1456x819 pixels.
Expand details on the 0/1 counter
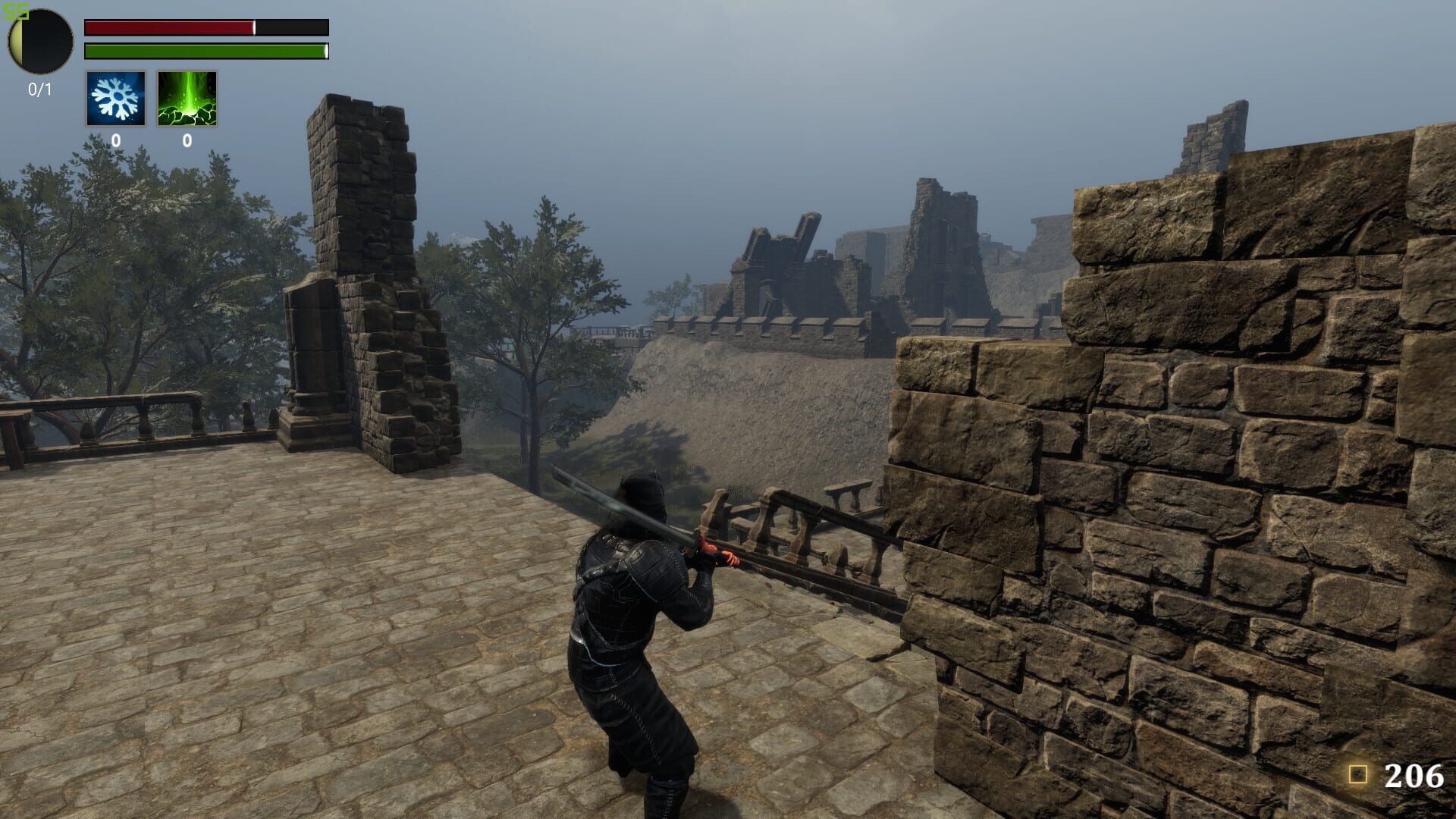click(39, 87)
